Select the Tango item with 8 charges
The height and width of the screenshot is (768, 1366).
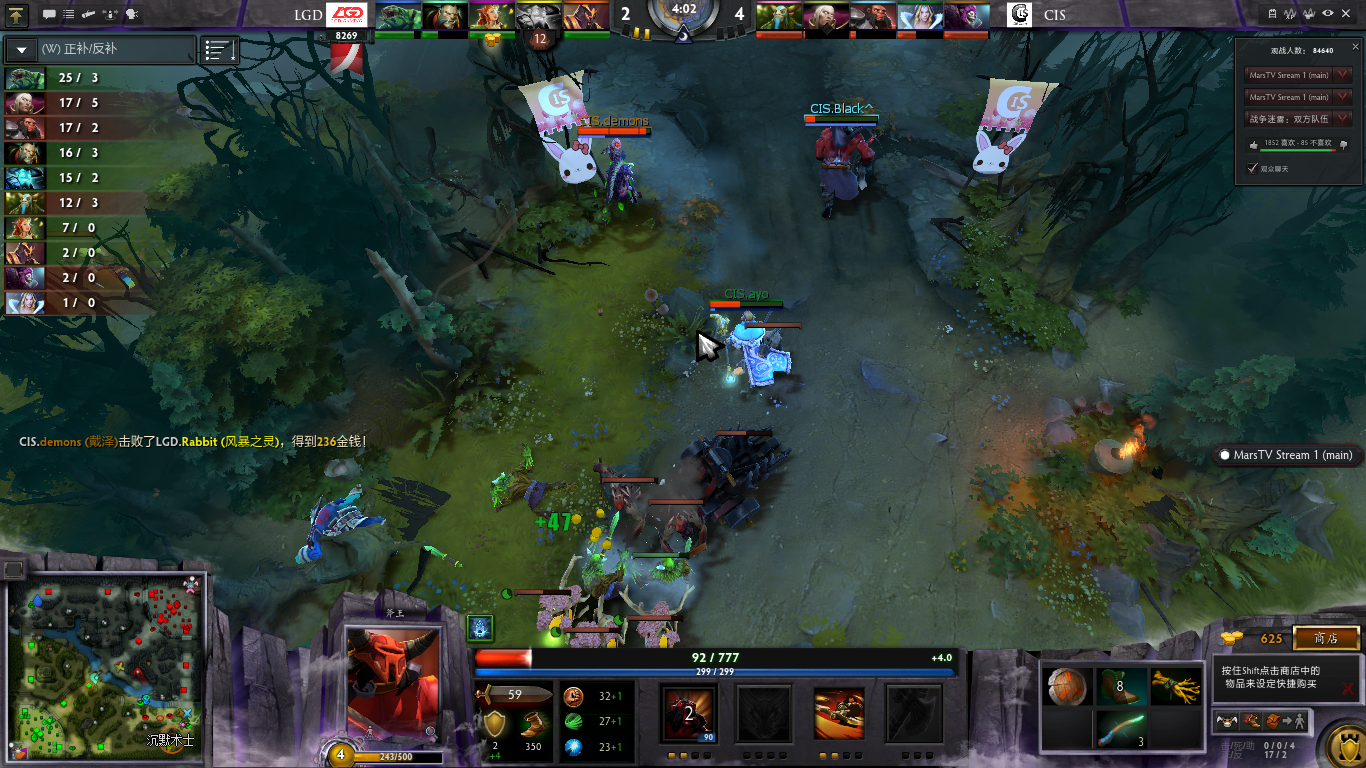coord(1121,687)
